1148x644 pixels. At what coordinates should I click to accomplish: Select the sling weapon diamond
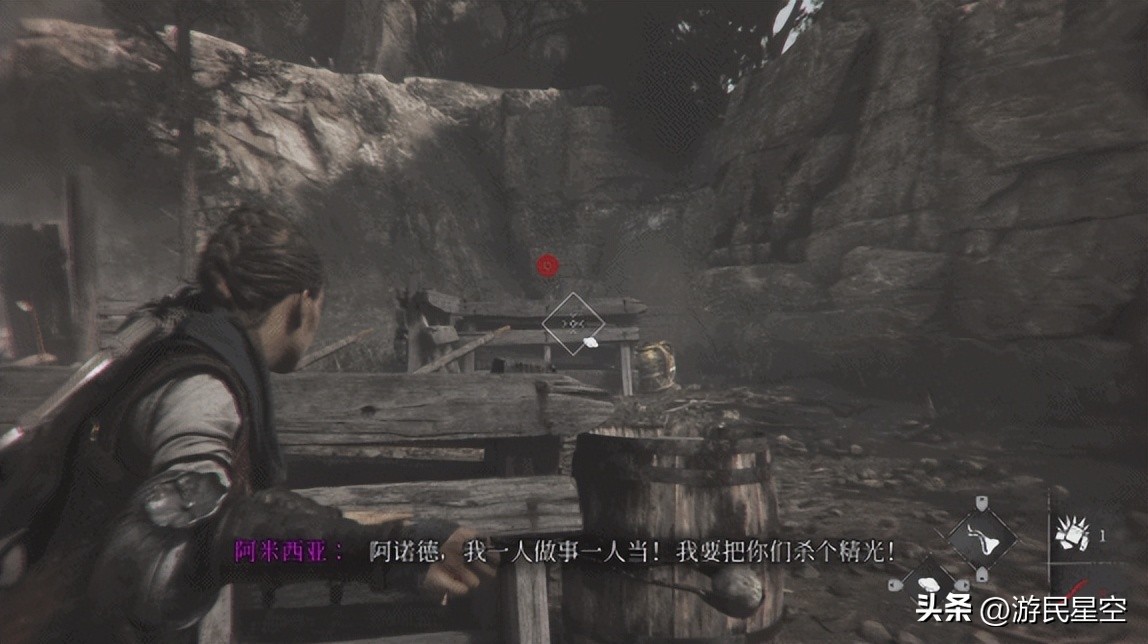[x=981, y=540]
